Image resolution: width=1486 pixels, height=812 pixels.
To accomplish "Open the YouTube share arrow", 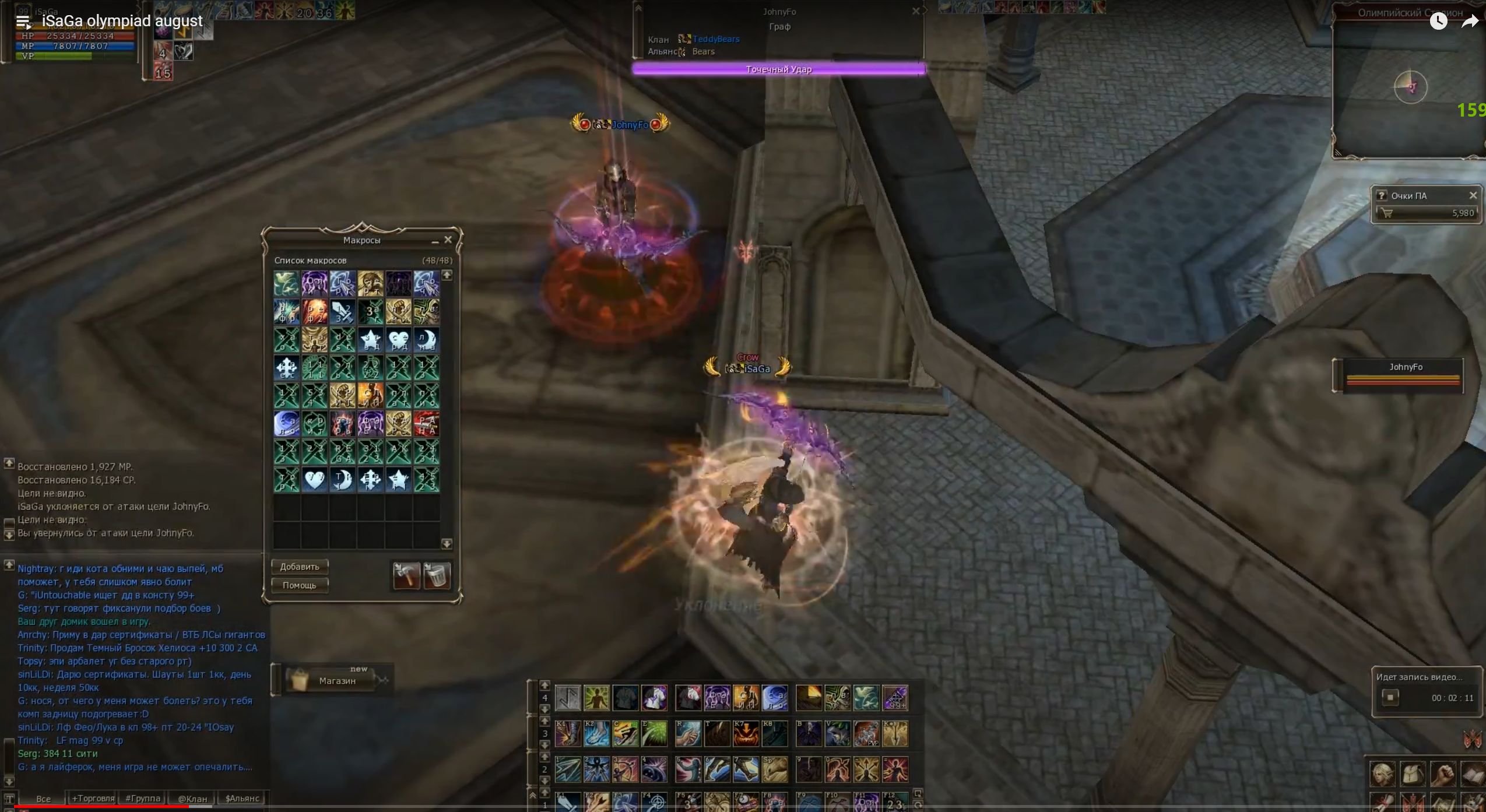I will coord(1470,22).
